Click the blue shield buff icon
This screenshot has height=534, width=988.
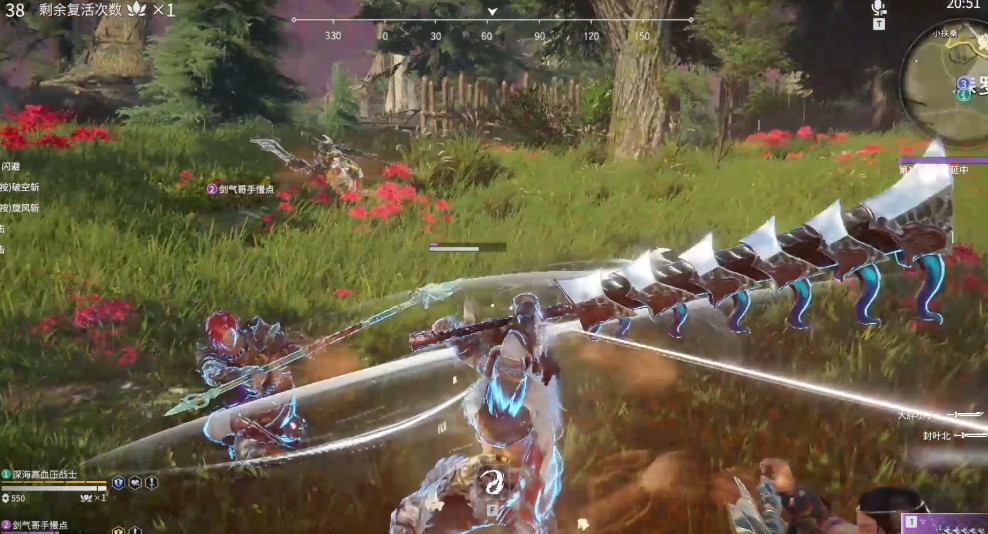[118, 482]
